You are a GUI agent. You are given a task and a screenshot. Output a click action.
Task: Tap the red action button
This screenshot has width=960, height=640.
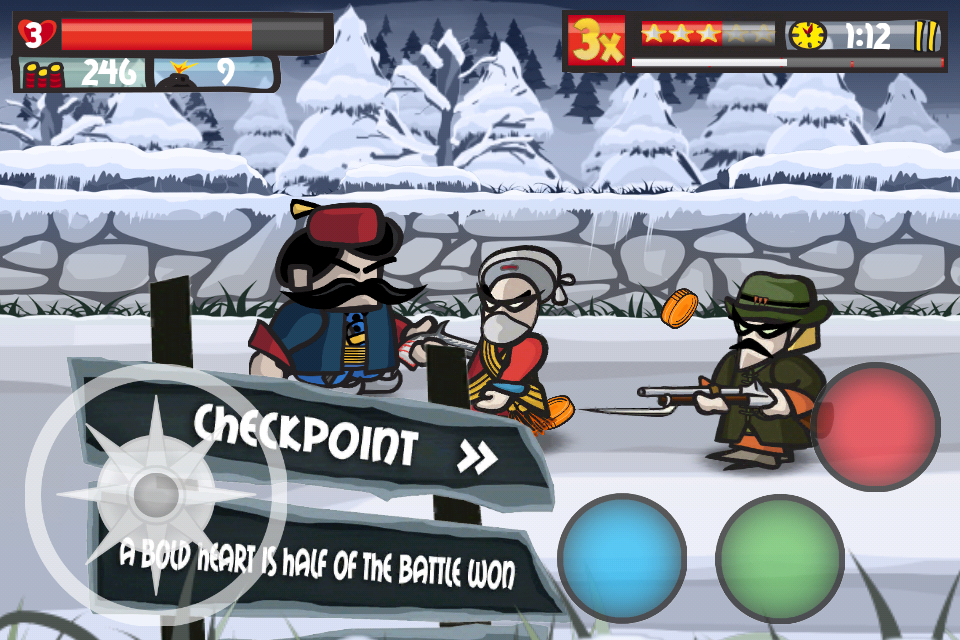pos(875,427)
